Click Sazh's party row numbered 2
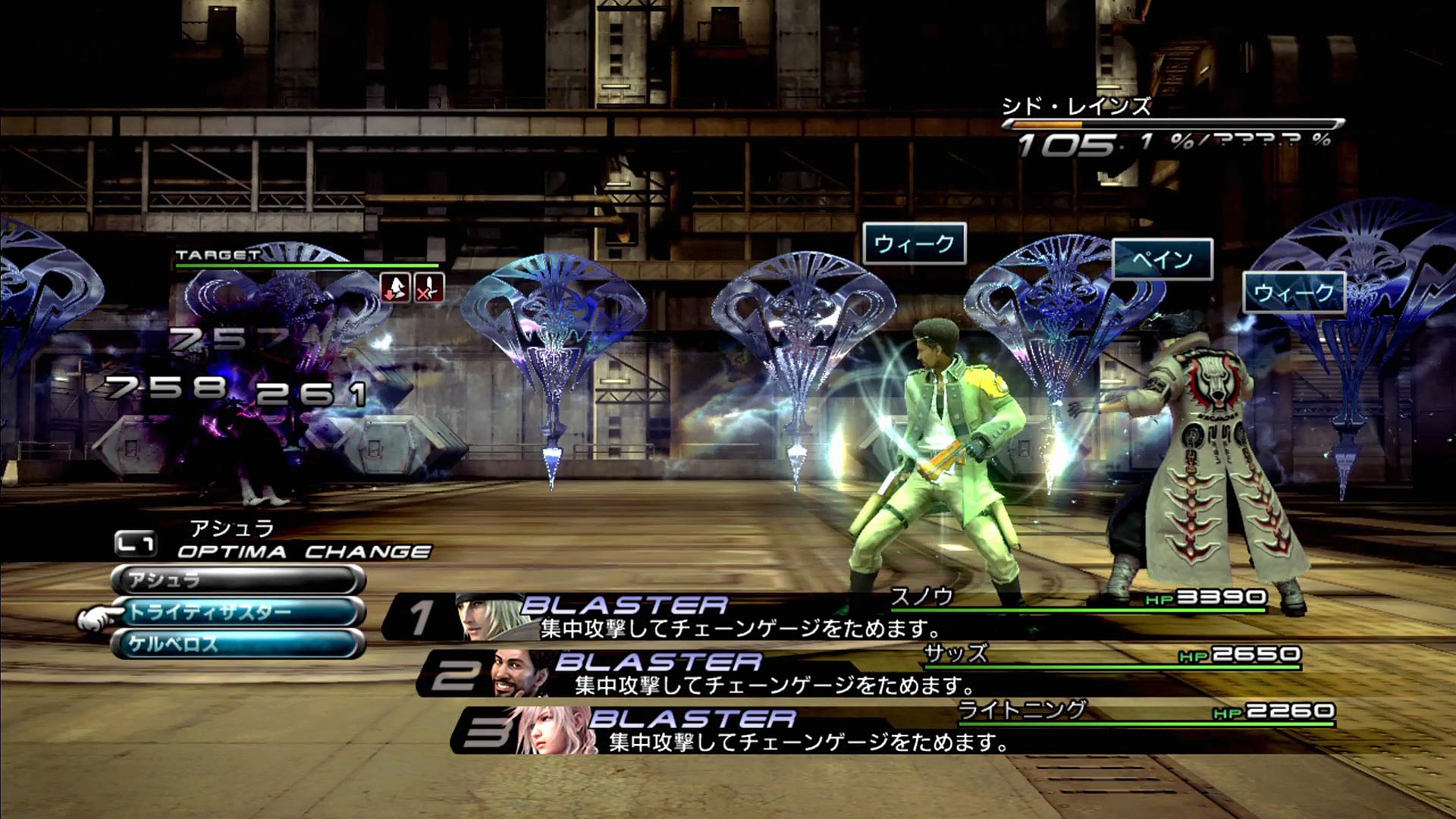 [x=857, y=673]
